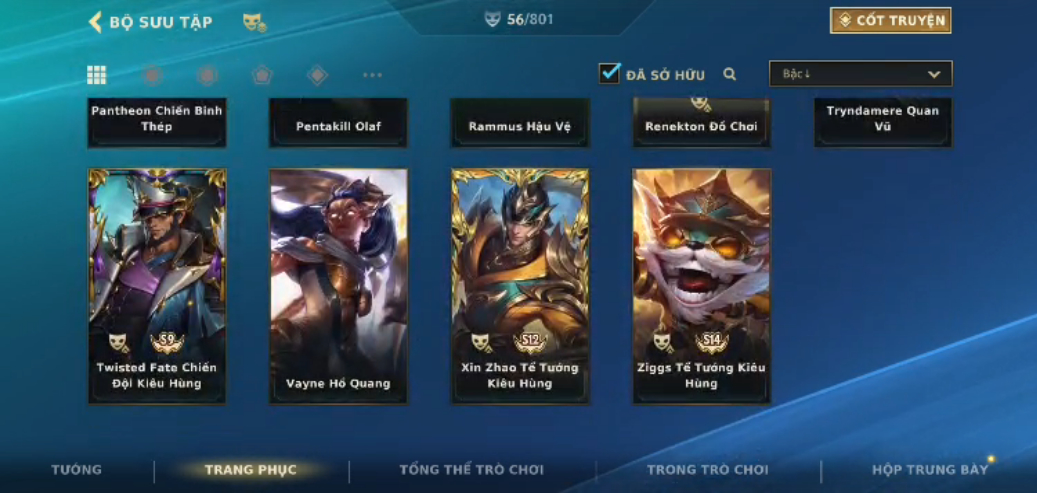The height and width of the screenshot is (493, 1037).
Task: Open the Bậc sort dropdown
Action: coord(860,74)
